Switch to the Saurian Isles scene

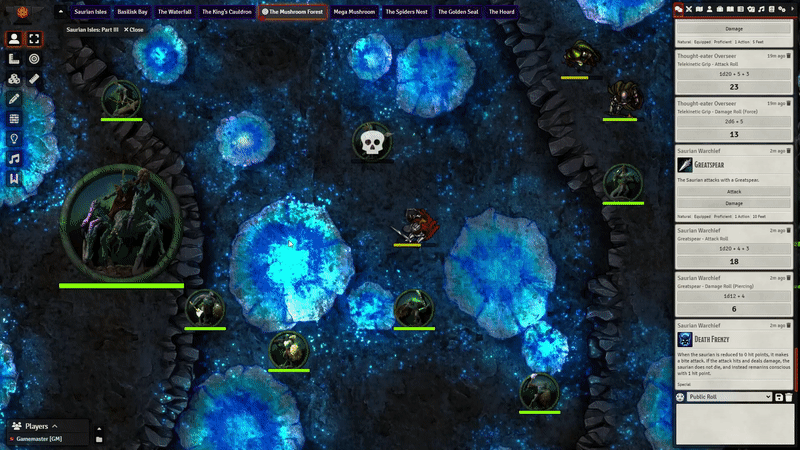click(90, 12)
